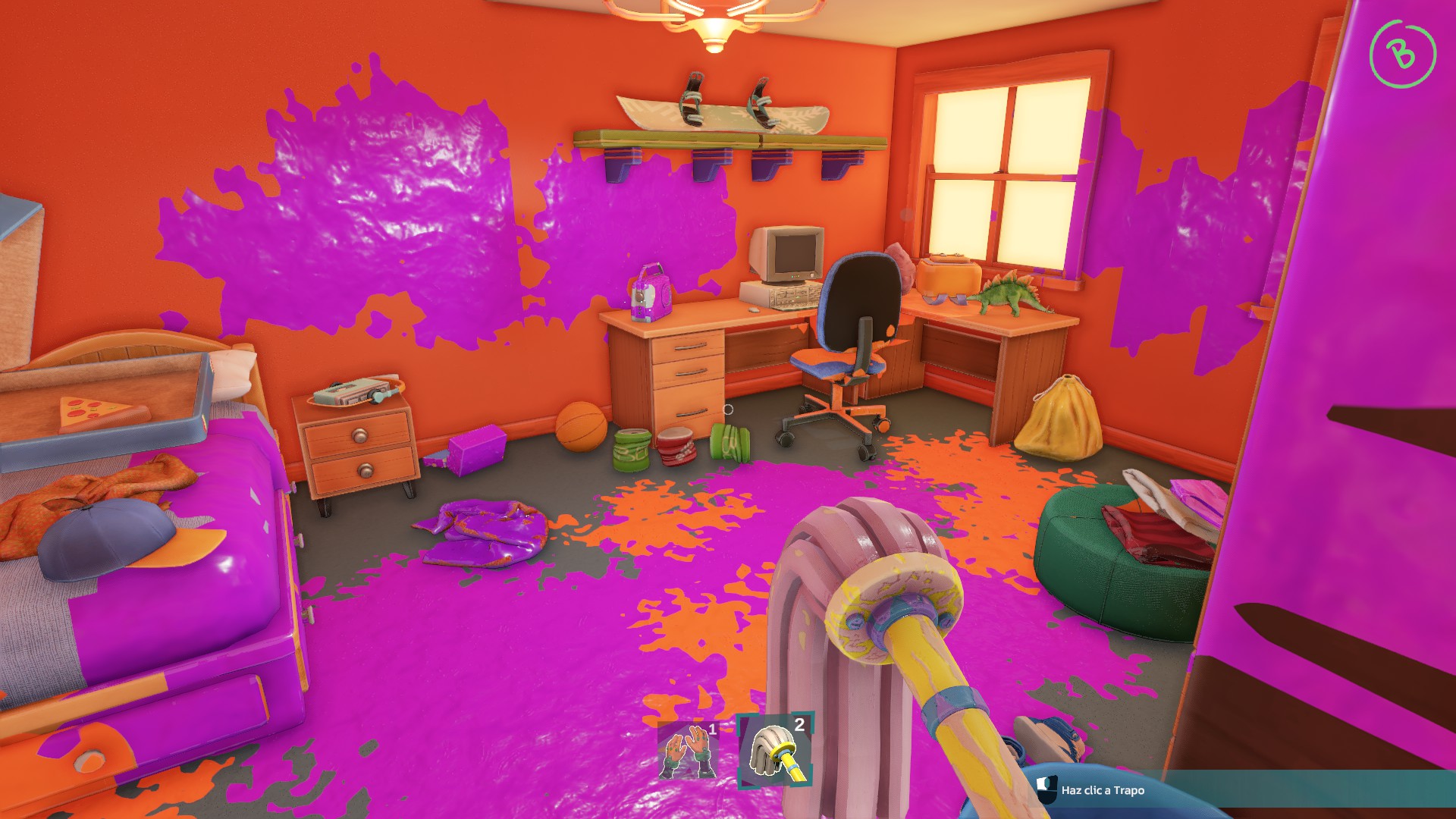Click the B grade rating badge
The height and width of the screenshot is (819, 1456).
[x=1402, y=54]
